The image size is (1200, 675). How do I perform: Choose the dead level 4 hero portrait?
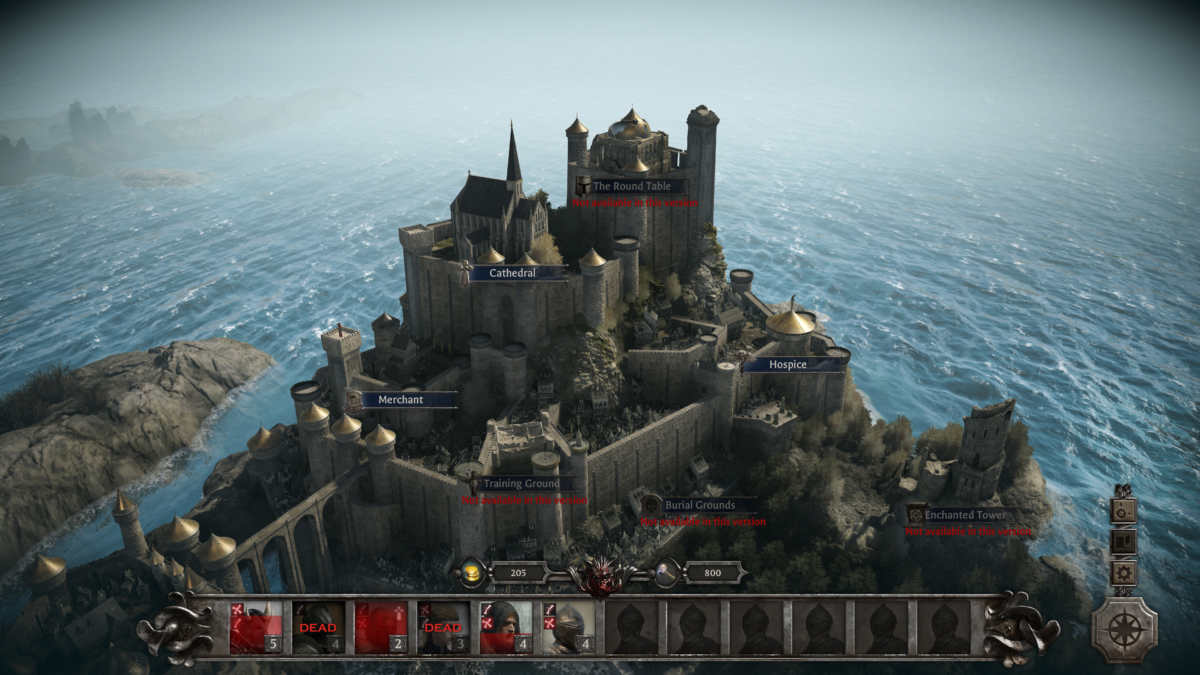click(318, 628)
